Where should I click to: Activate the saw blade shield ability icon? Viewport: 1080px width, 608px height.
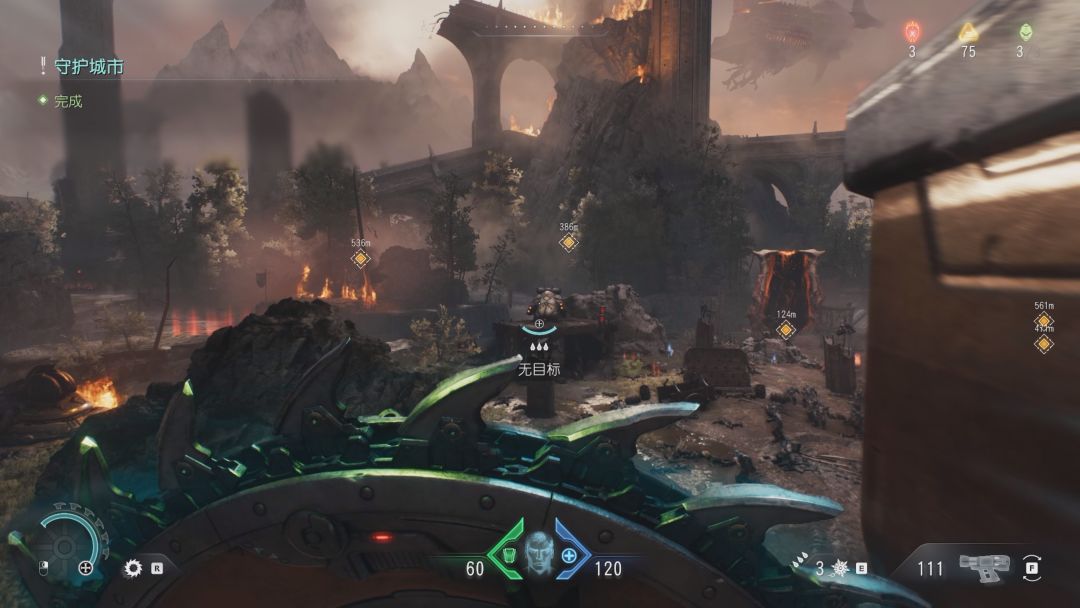pos(133,569)
